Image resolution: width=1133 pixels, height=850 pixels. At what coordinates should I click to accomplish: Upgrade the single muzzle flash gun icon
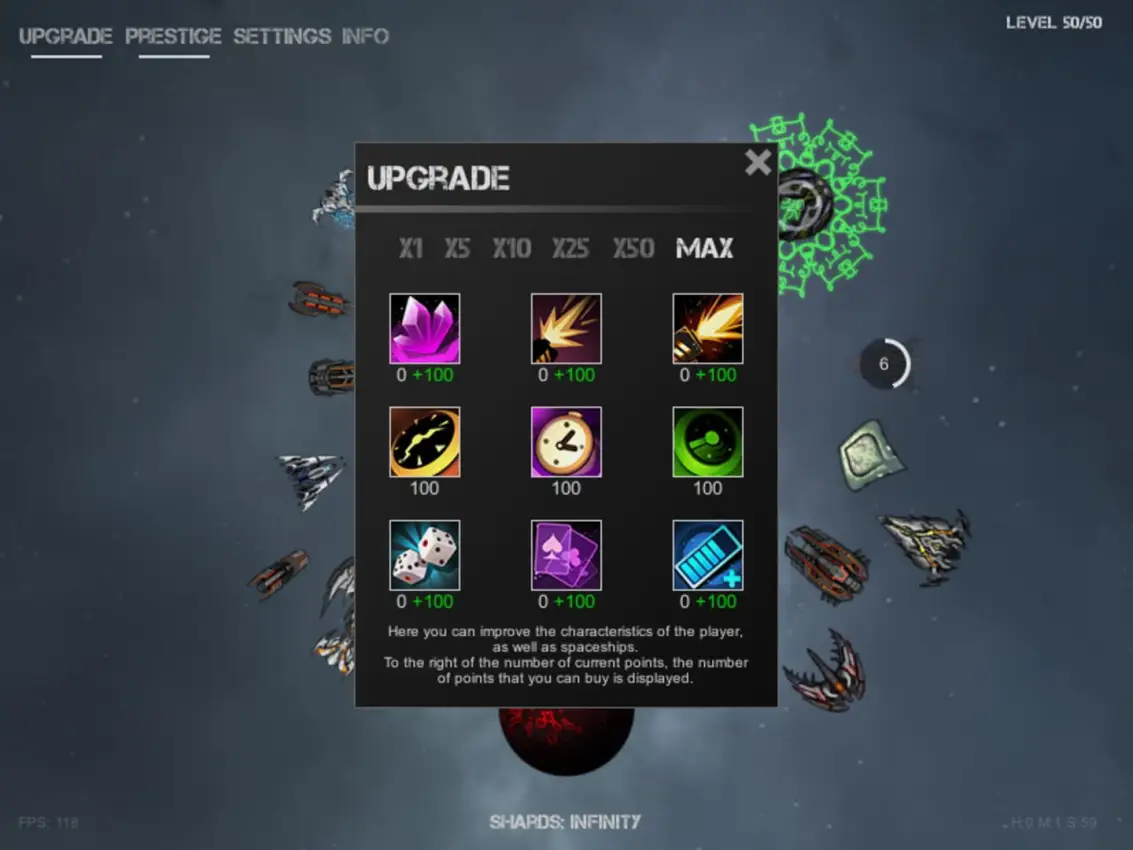coord(566,328)
